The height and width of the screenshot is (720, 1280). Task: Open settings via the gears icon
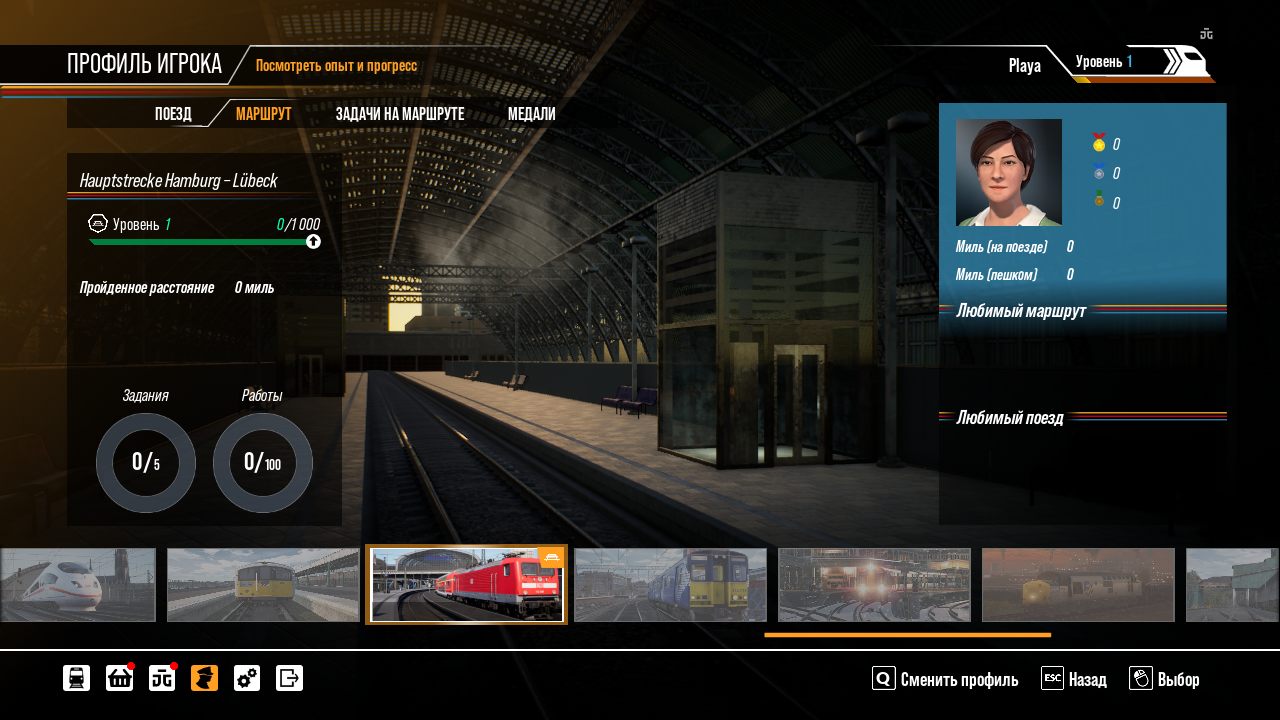point(247,678)
